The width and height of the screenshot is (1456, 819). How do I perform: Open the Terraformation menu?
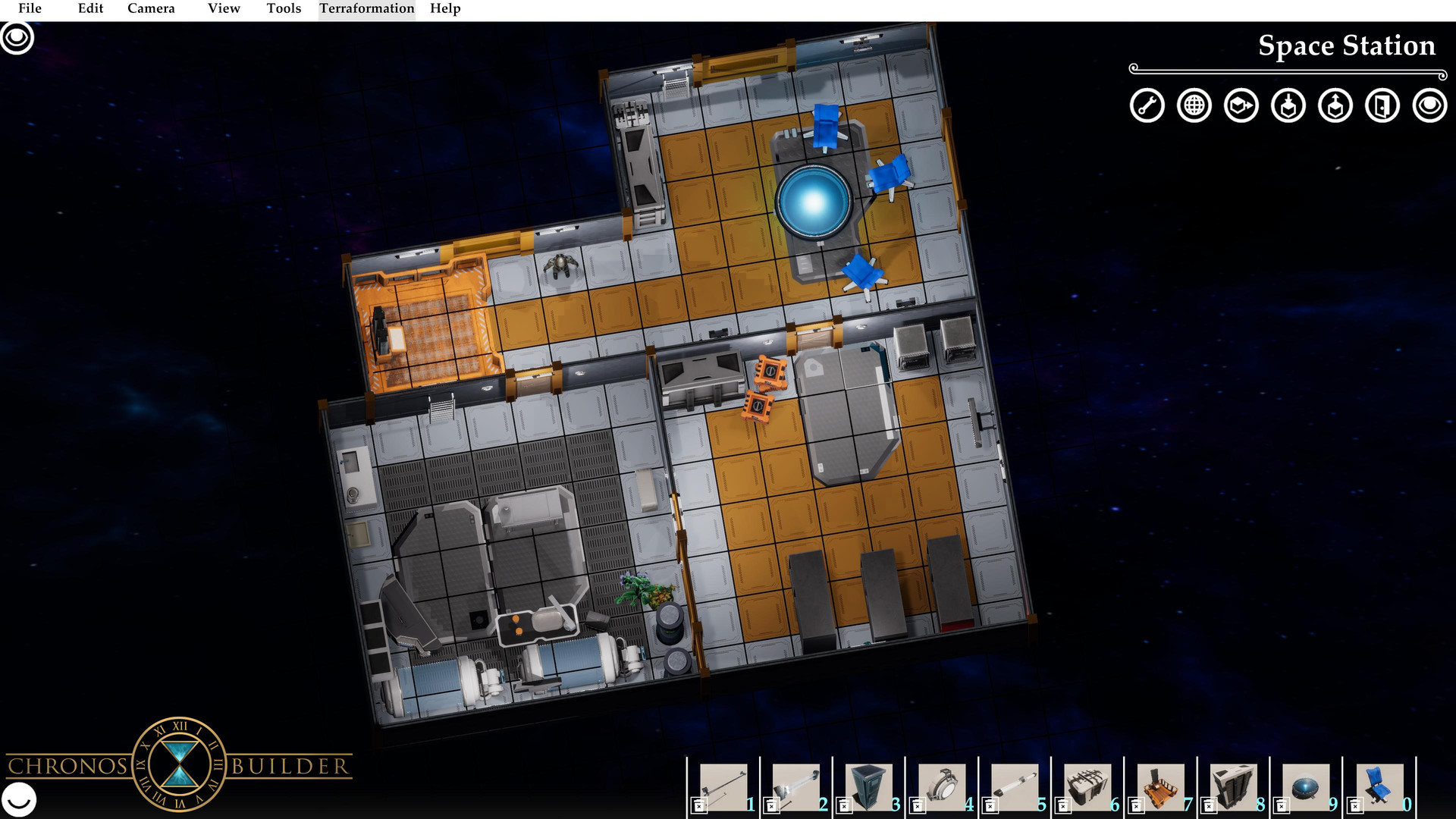coord(366,8)
